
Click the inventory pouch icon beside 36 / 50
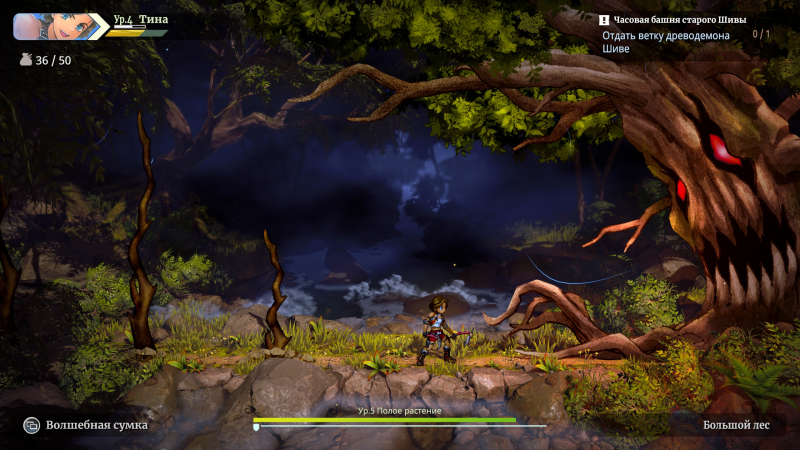26,60
